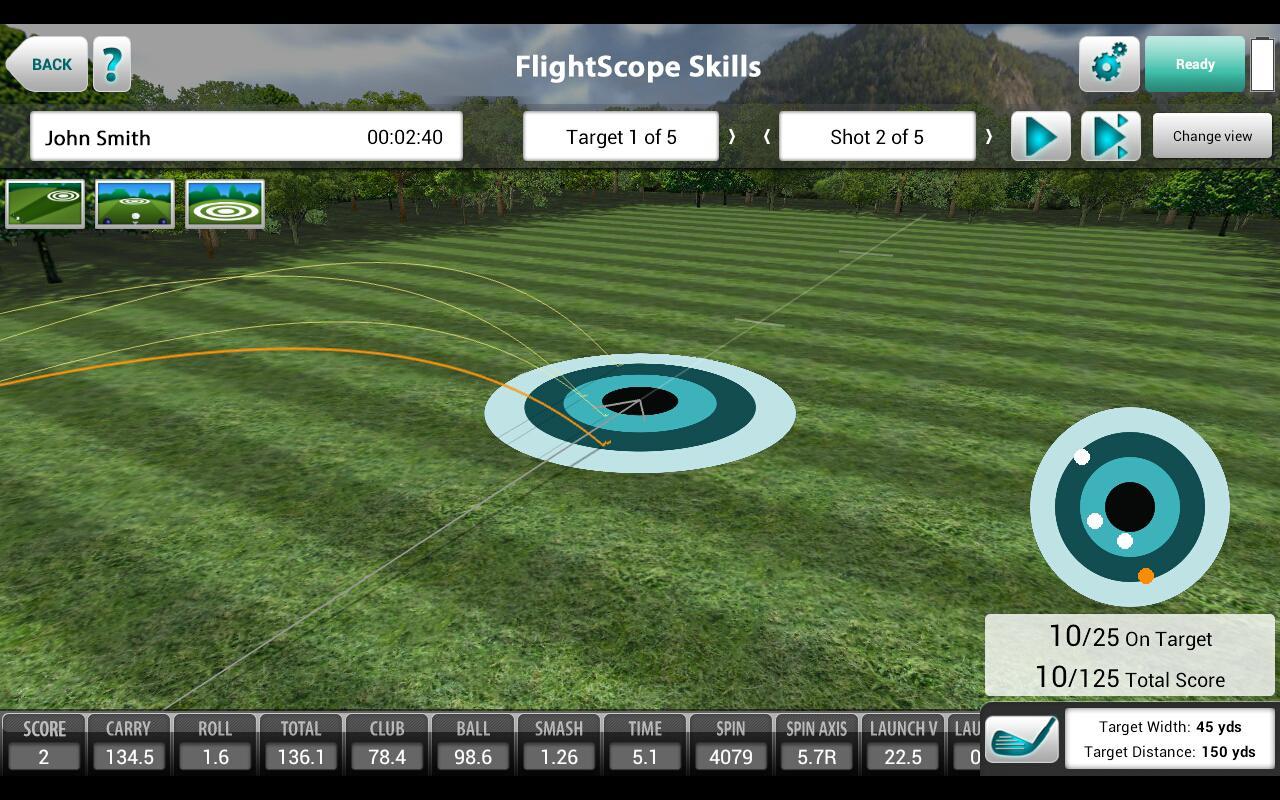Switch to the side fairway view thumbnail
1280x800 pixels.
point(45,203)
